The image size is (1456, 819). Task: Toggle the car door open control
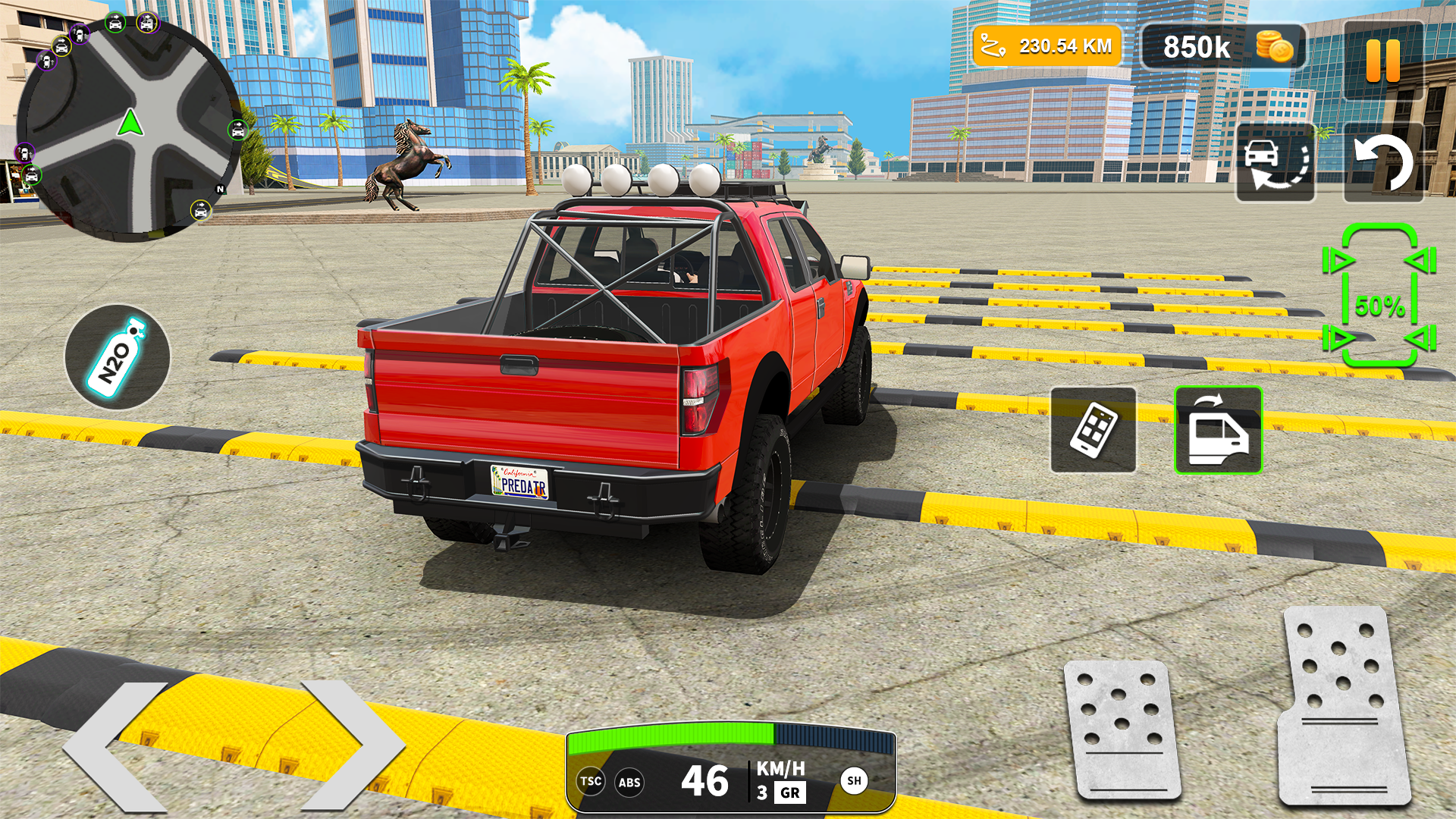coord(1218,428)
